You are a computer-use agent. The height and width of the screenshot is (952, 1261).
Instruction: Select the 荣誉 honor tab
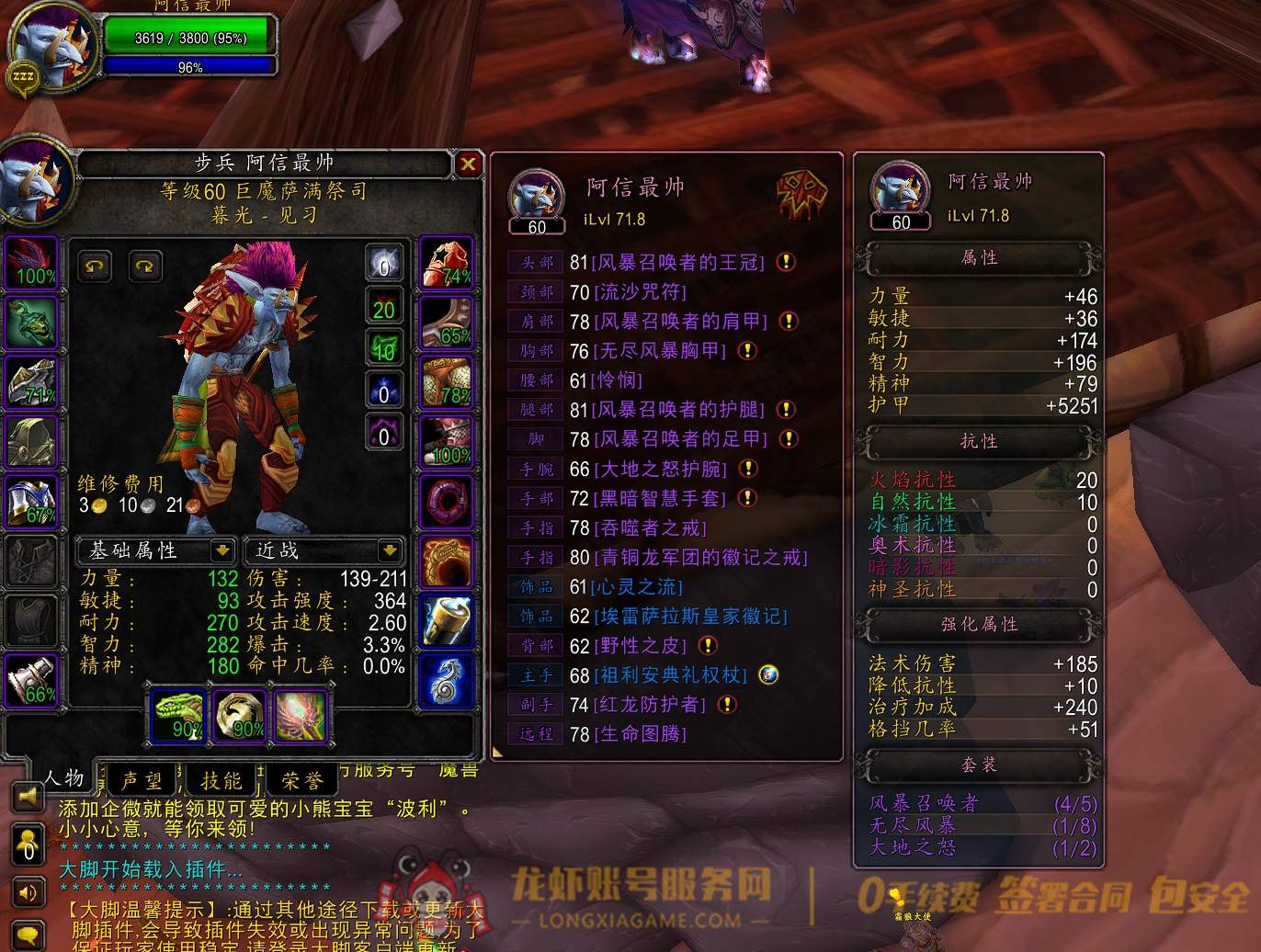click(301, 780)
